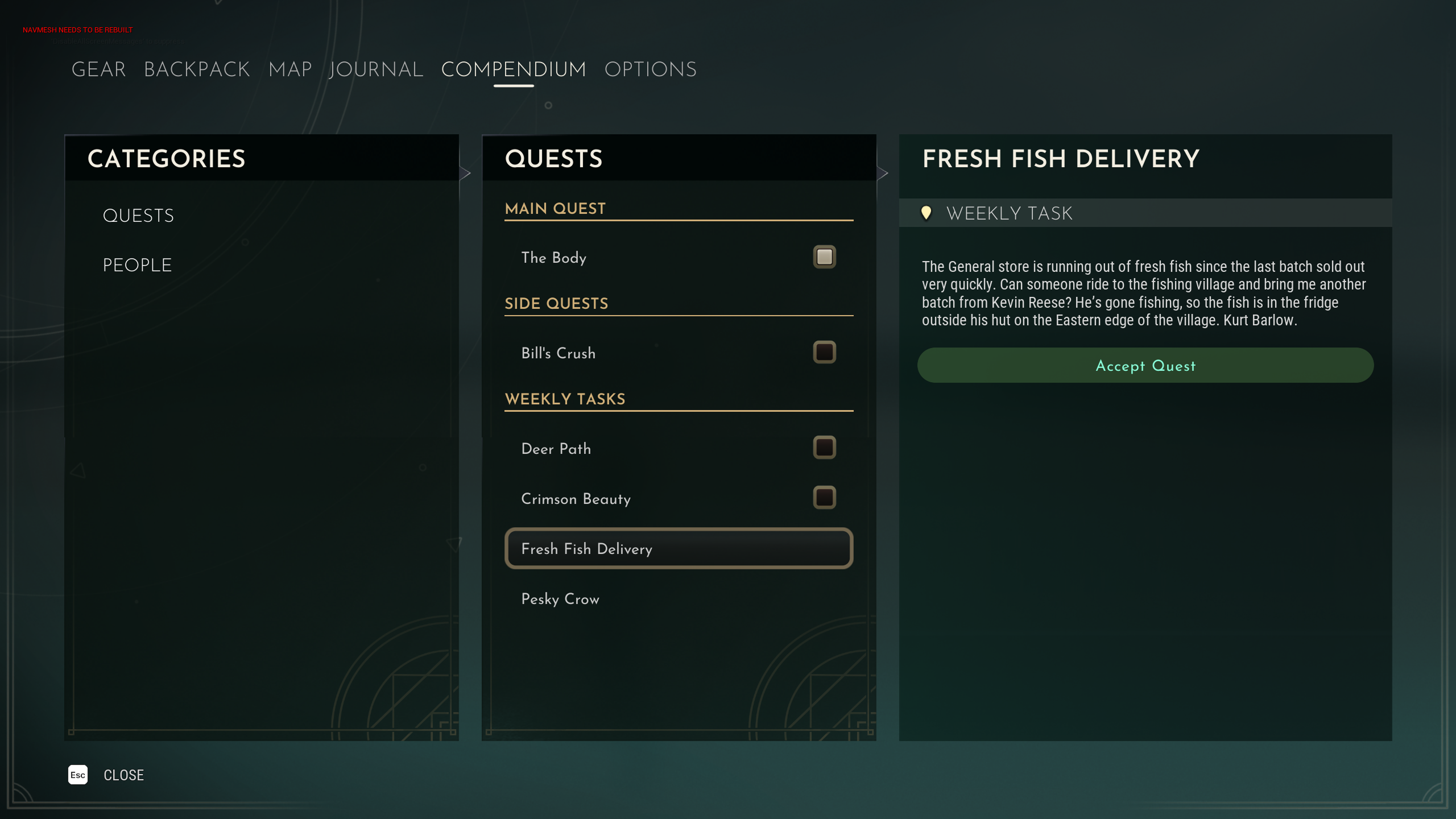This screenshot has height=819, width=1456.
Task: Accept the Fresh Fish Delivery quest
Action: pos(1145,366)
